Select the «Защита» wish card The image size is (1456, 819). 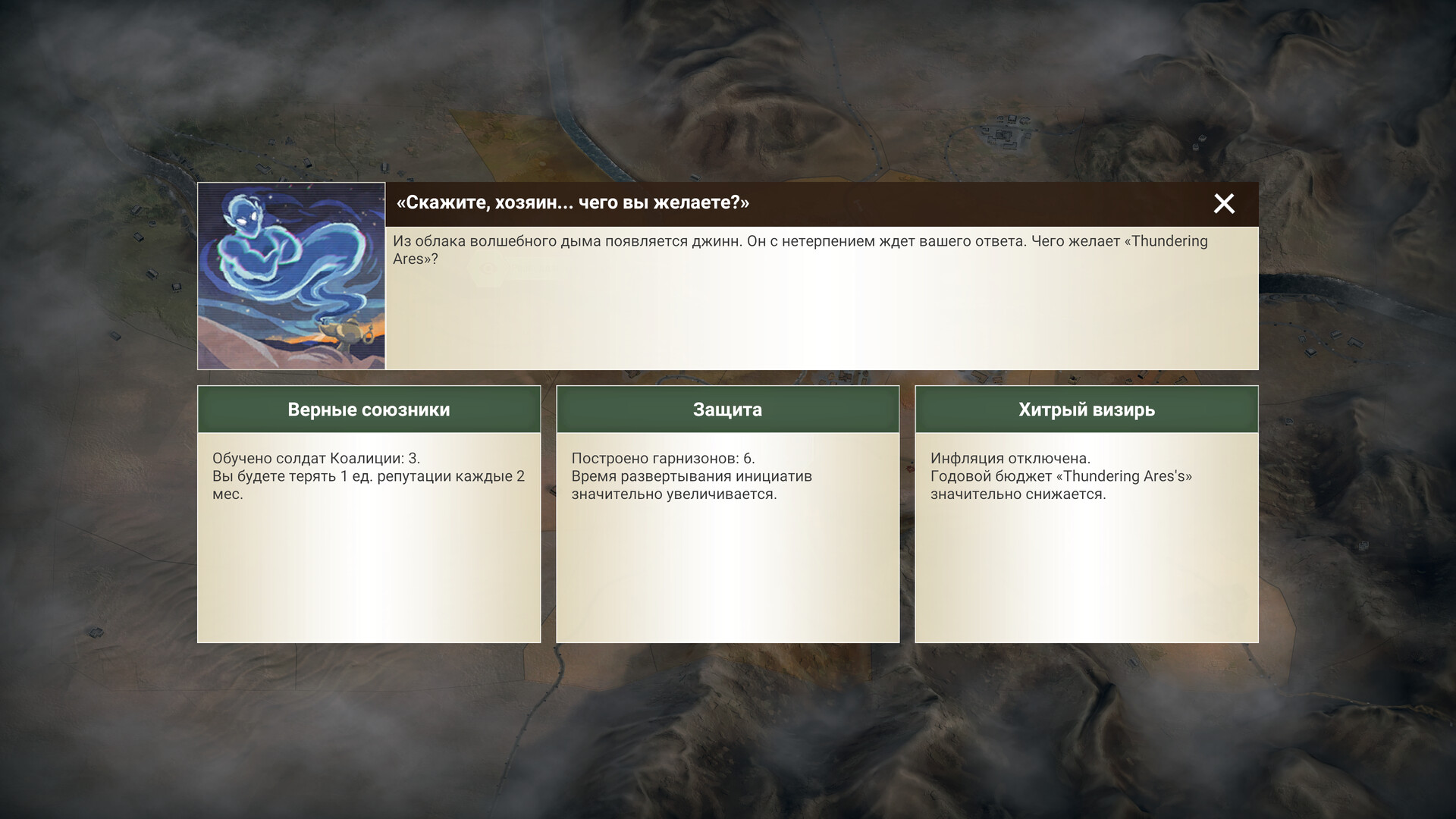pos(727,516)
